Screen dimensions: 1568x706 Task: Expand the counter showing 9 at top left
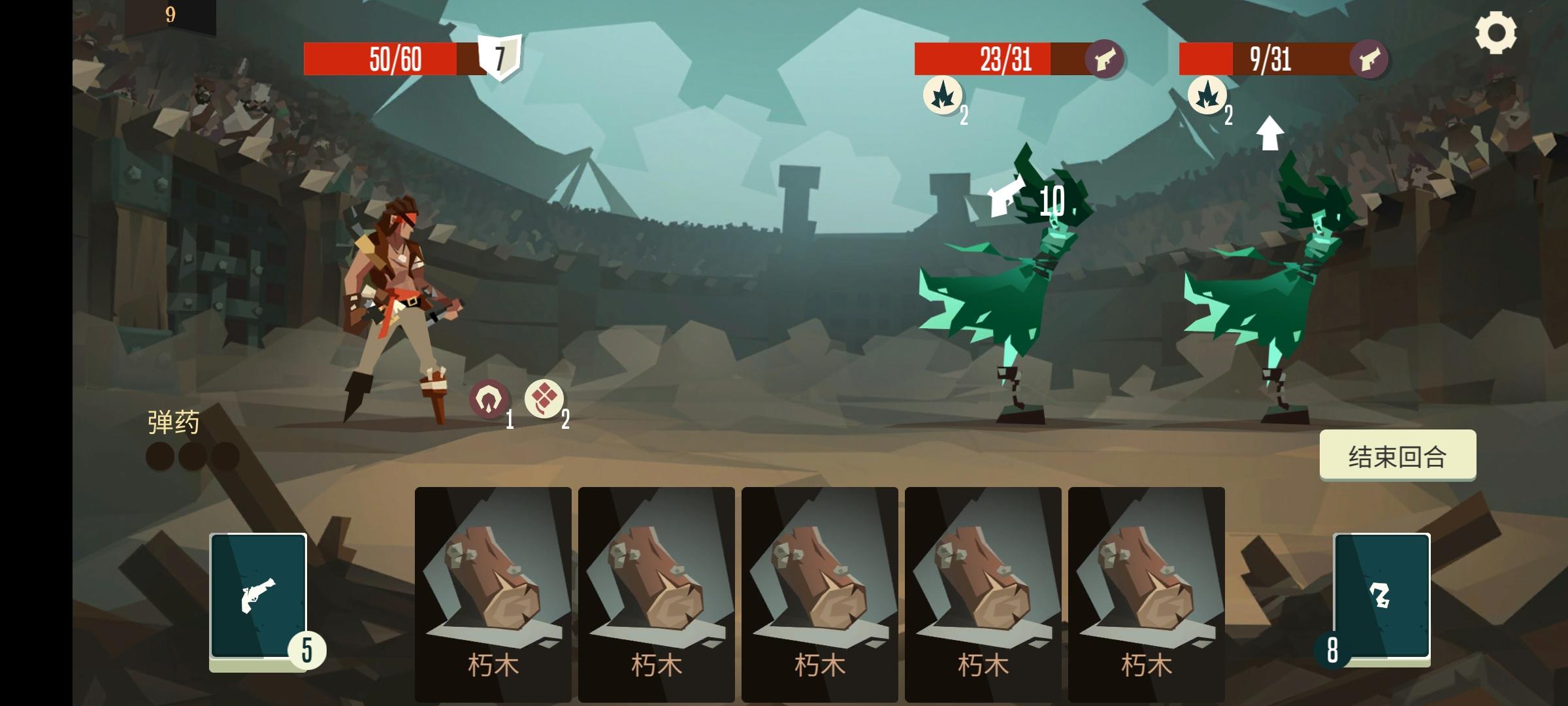pyautogui.click(x=169, y=14)
